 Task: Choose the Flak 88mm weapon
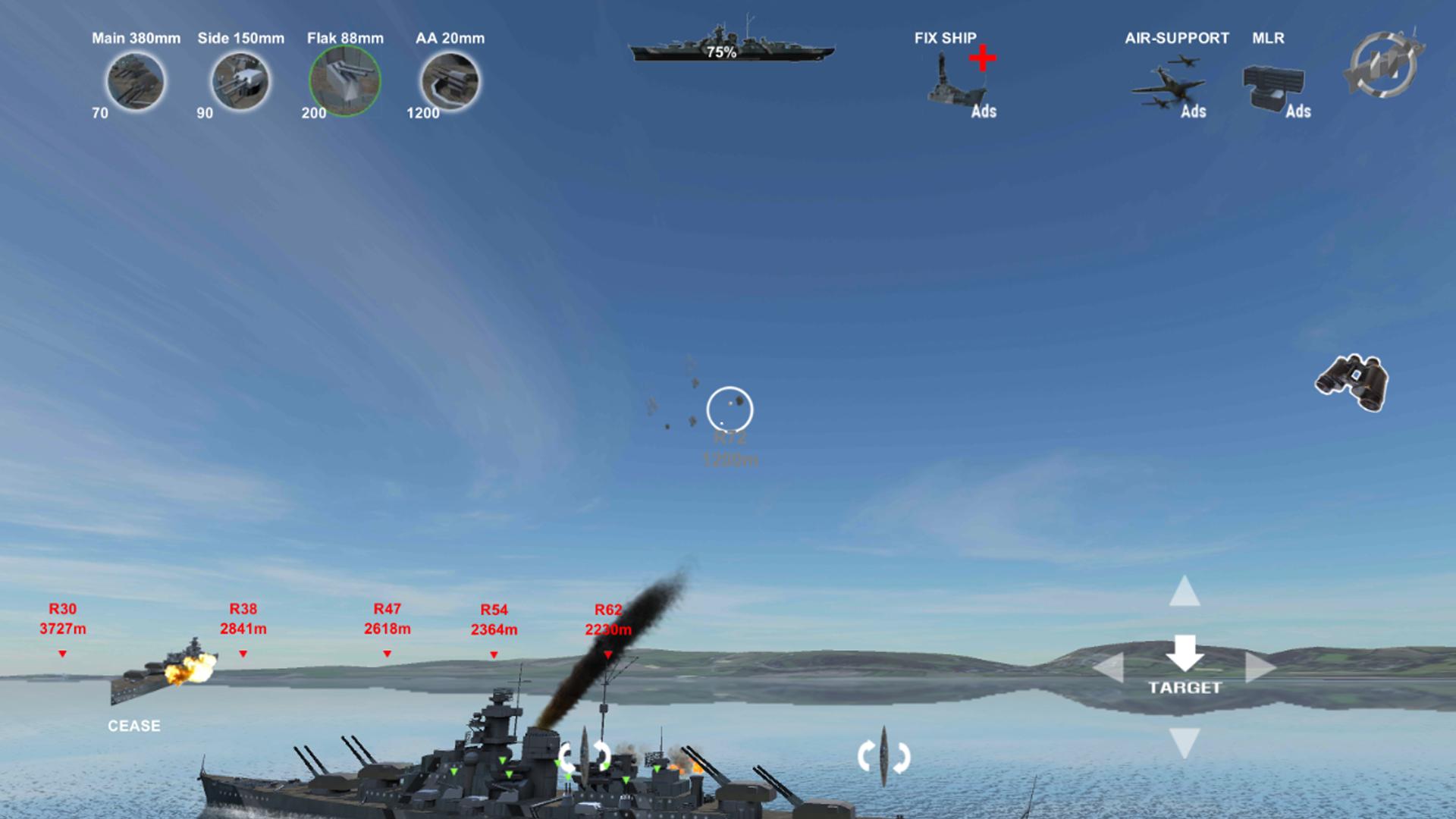tap(345, 81)
